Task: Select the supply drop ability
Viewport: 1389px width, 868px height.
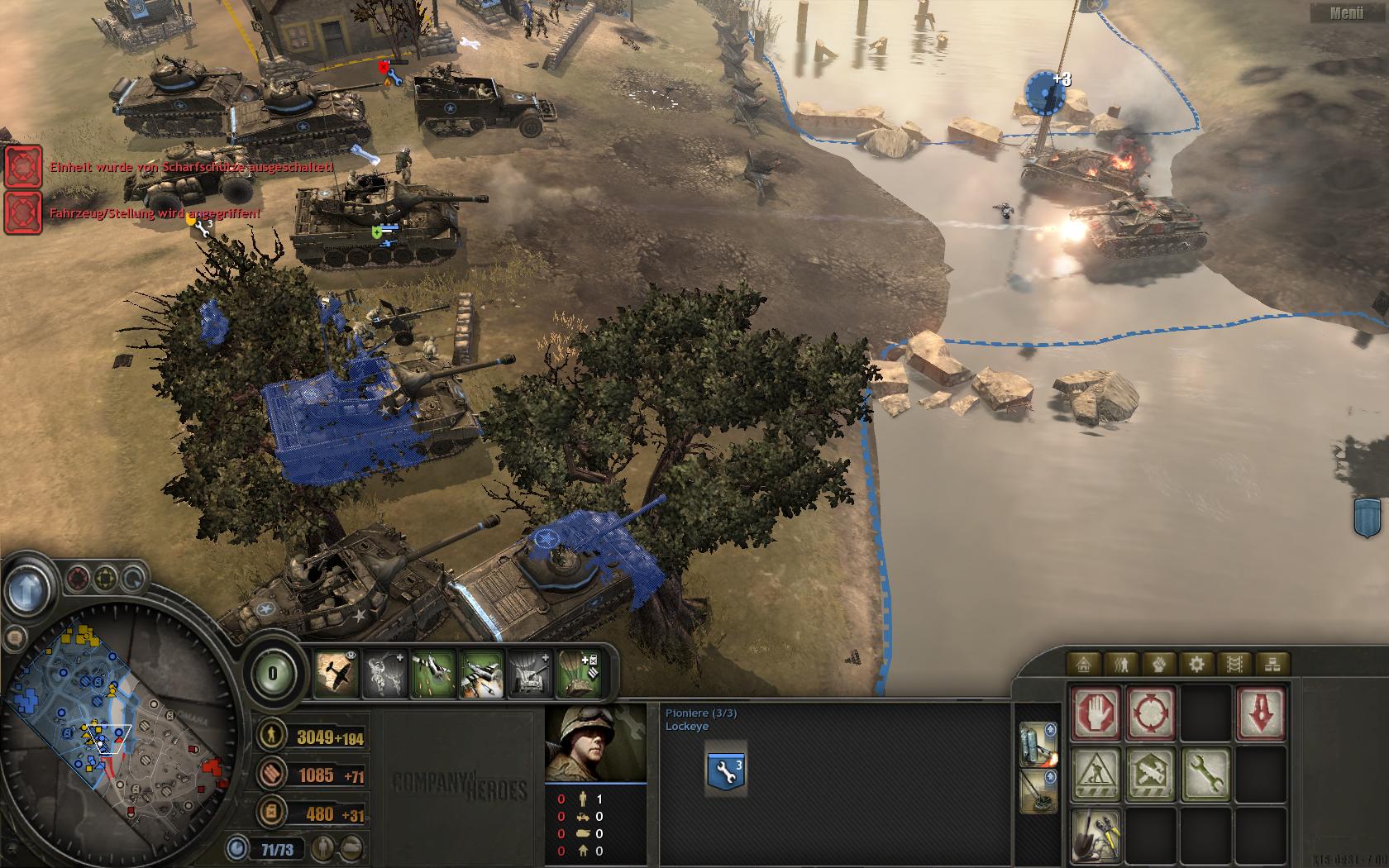Action: (579, 675)
